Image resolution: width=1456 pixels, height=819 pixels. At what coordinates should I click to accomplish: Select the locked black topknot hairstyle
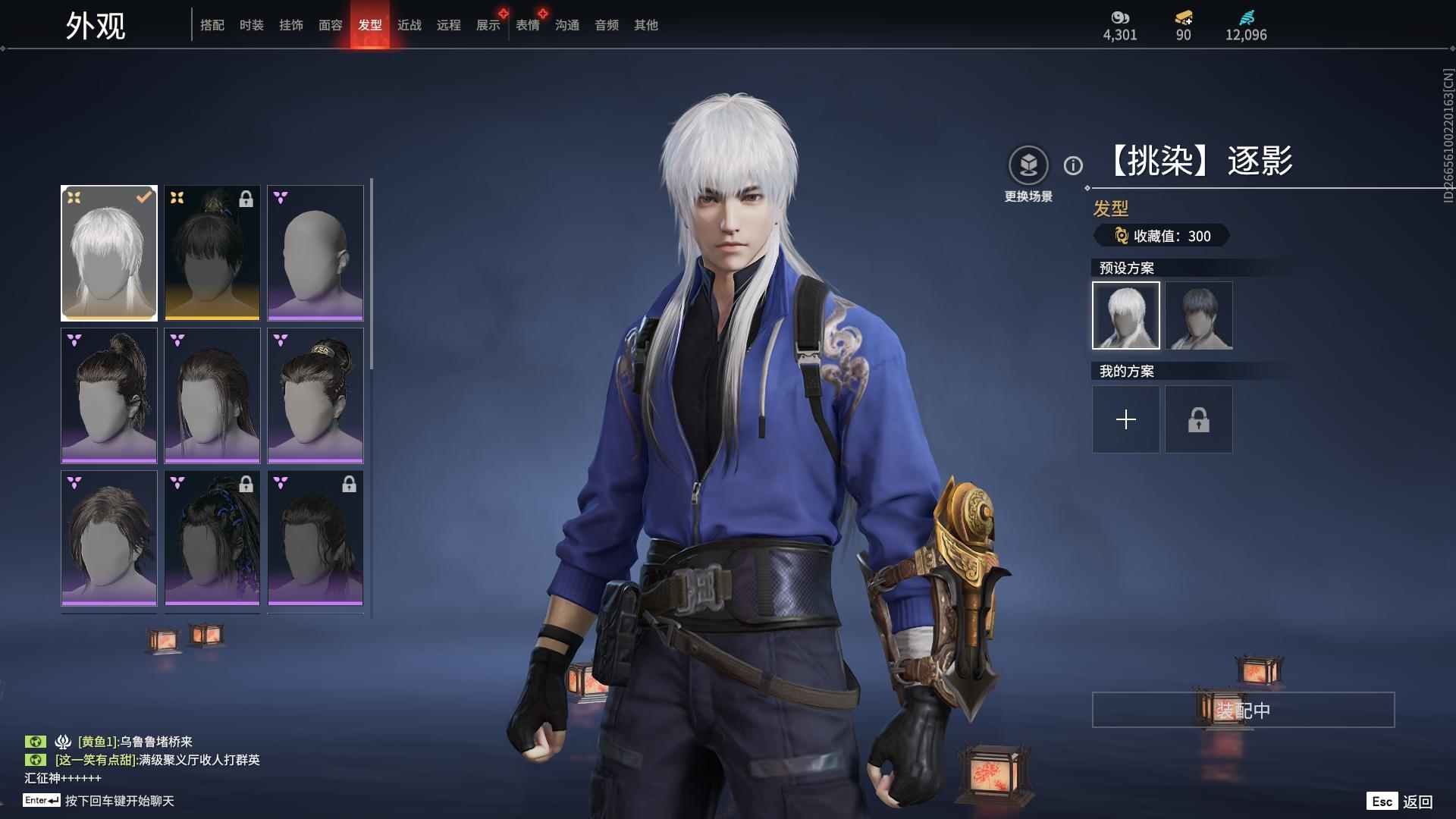click(x=212, y=253)
